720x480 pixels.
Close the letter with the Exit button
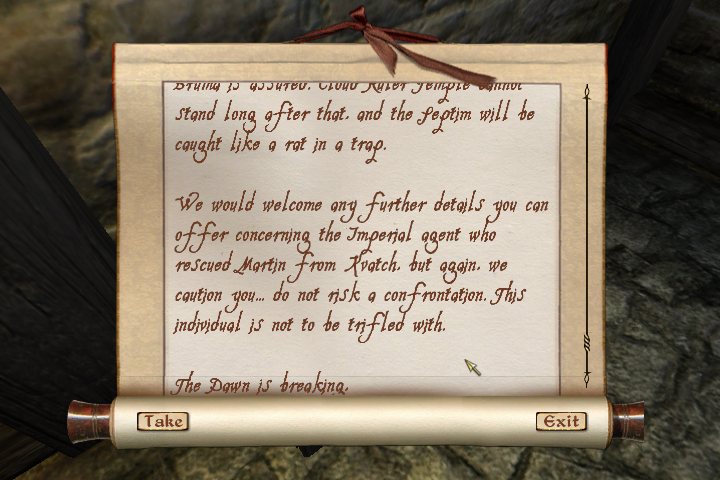560,421
